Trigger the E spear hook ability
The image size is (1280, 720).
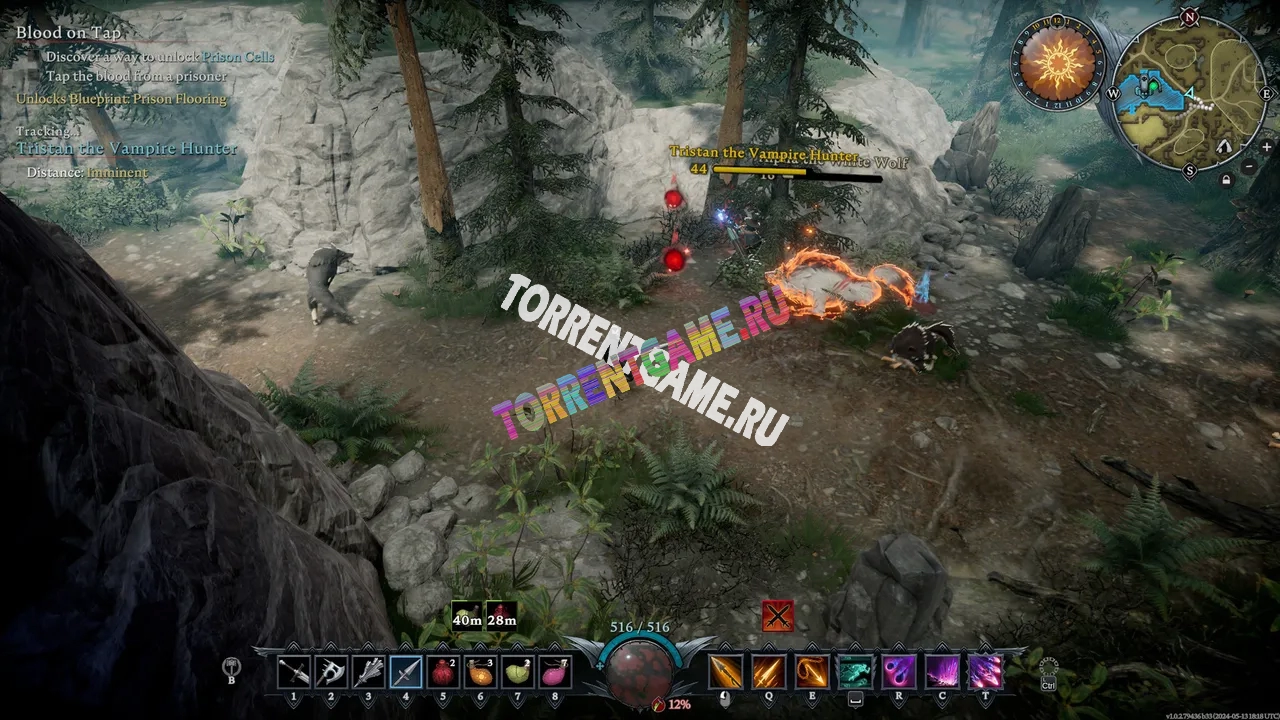pyautogui.click(x=812, y=671)
